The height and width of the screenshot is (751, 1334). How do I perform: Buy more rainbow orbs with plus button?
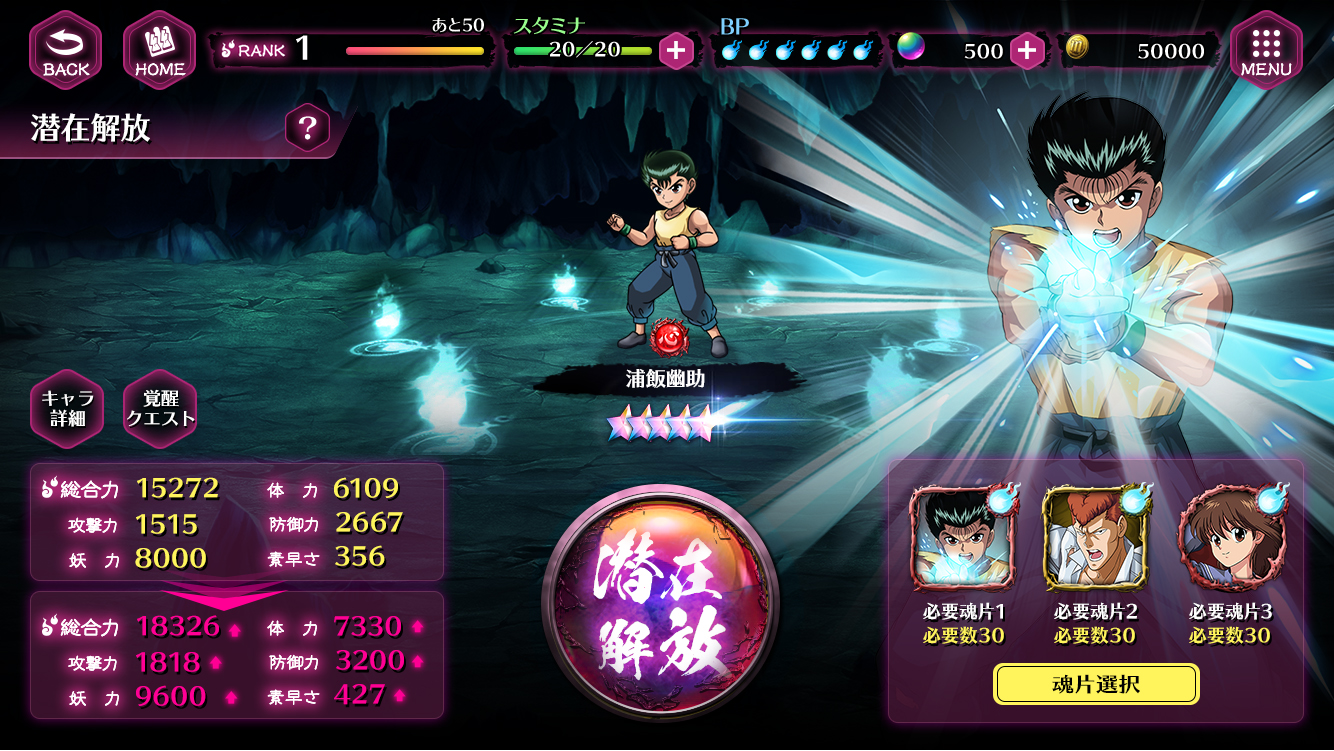tap(1027, 50)
